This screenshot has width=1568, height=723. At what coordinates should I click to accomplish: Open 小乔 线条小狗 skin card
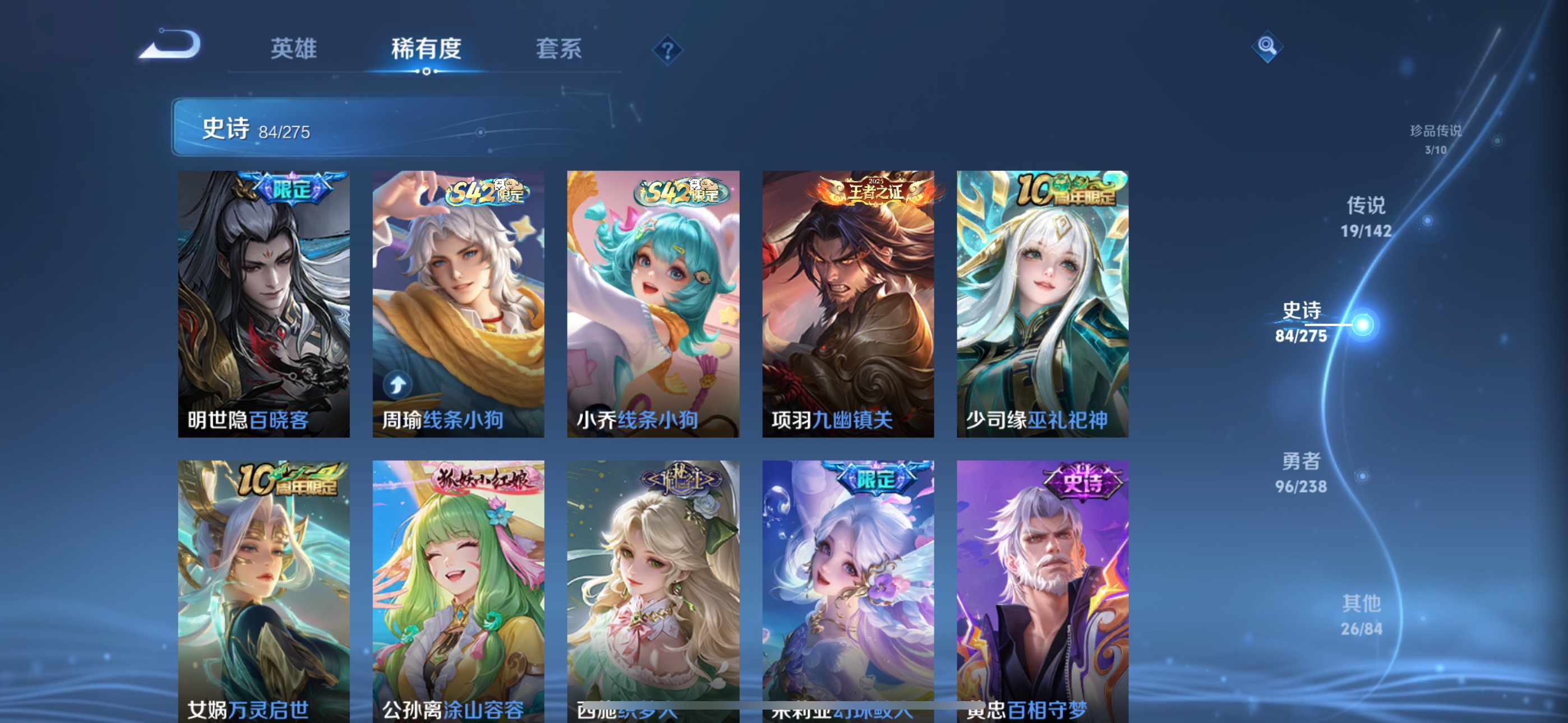click(653, 303)
